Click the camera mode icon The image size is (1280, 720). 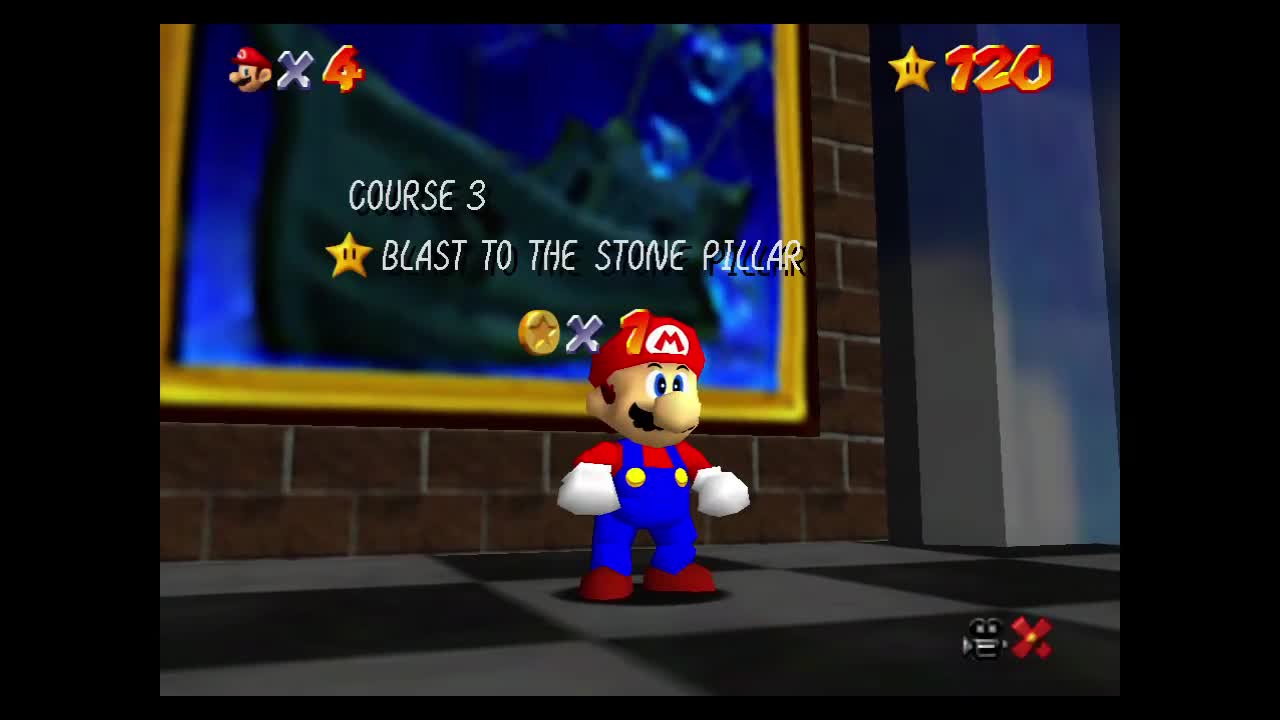(x=985, y=638)
